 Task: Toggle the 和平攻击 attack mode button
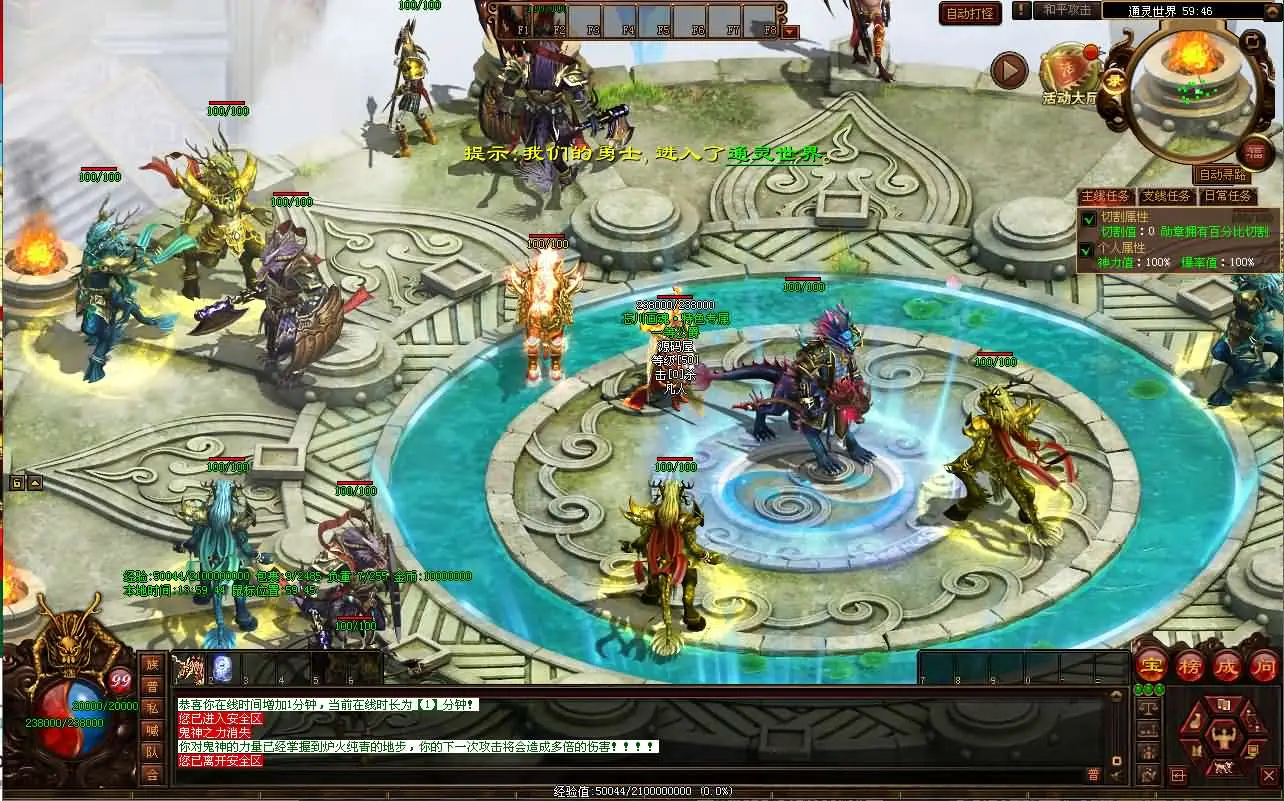point(1066,10)
